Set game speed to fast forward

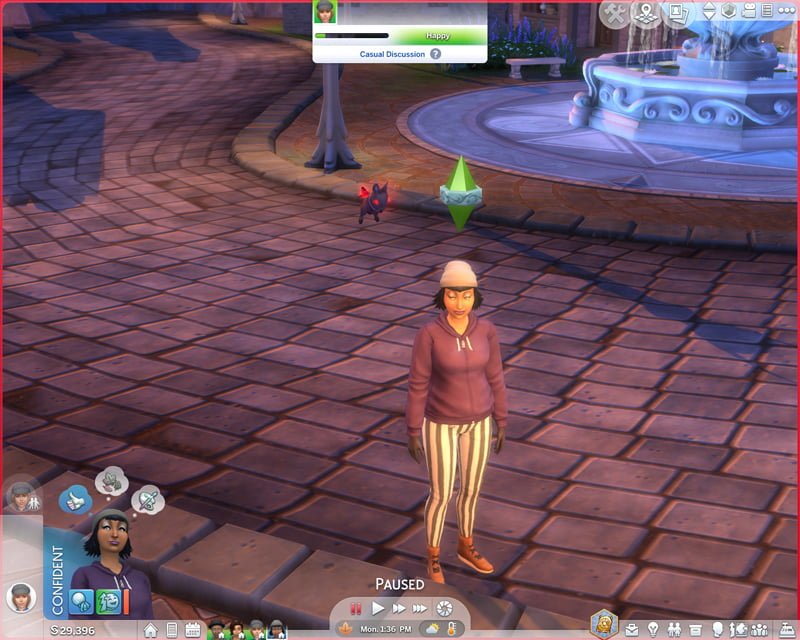pyautogui.click(x=398, y=607)
